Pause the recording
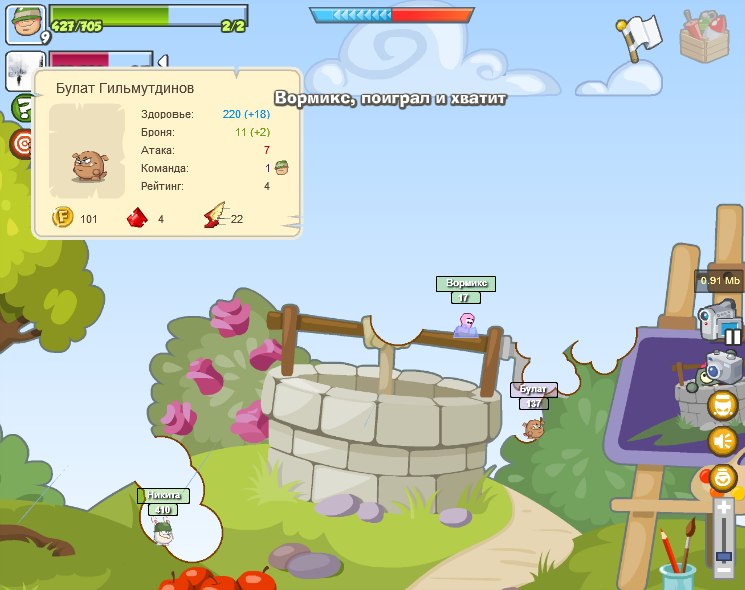Viewport: 745px width, 590px height. (x=733, y=337)
